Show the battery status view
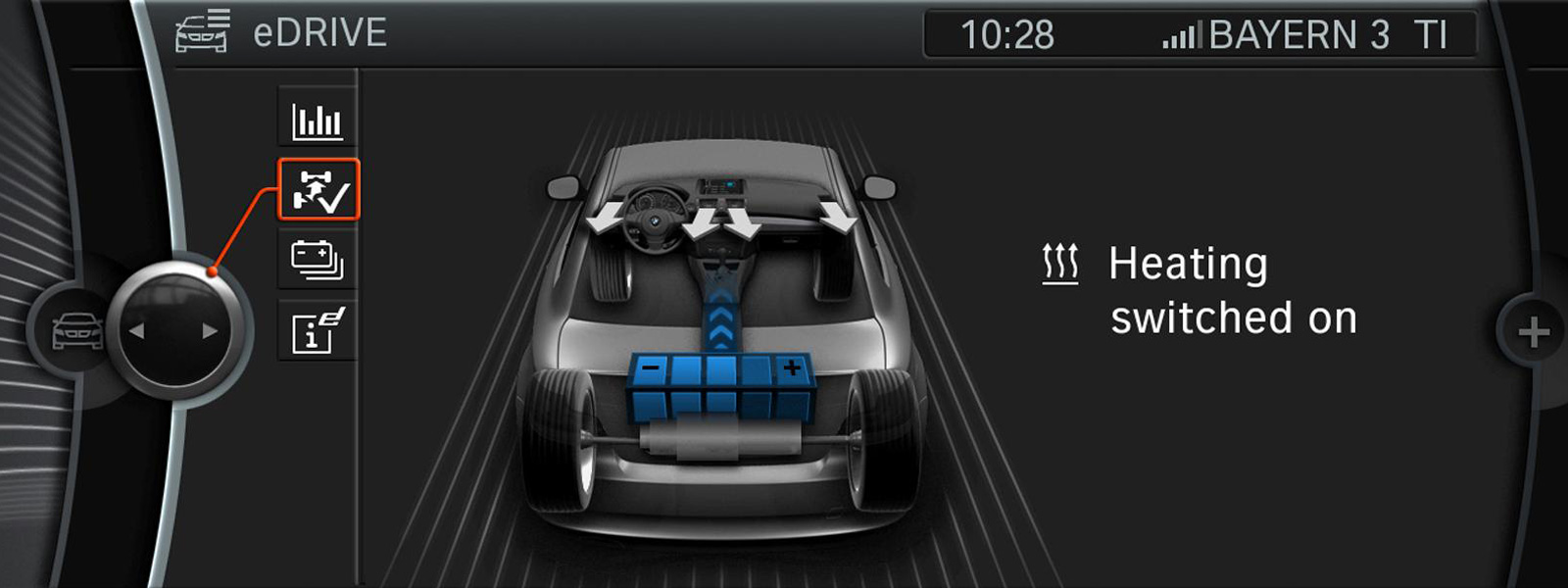 pos(318,260)
